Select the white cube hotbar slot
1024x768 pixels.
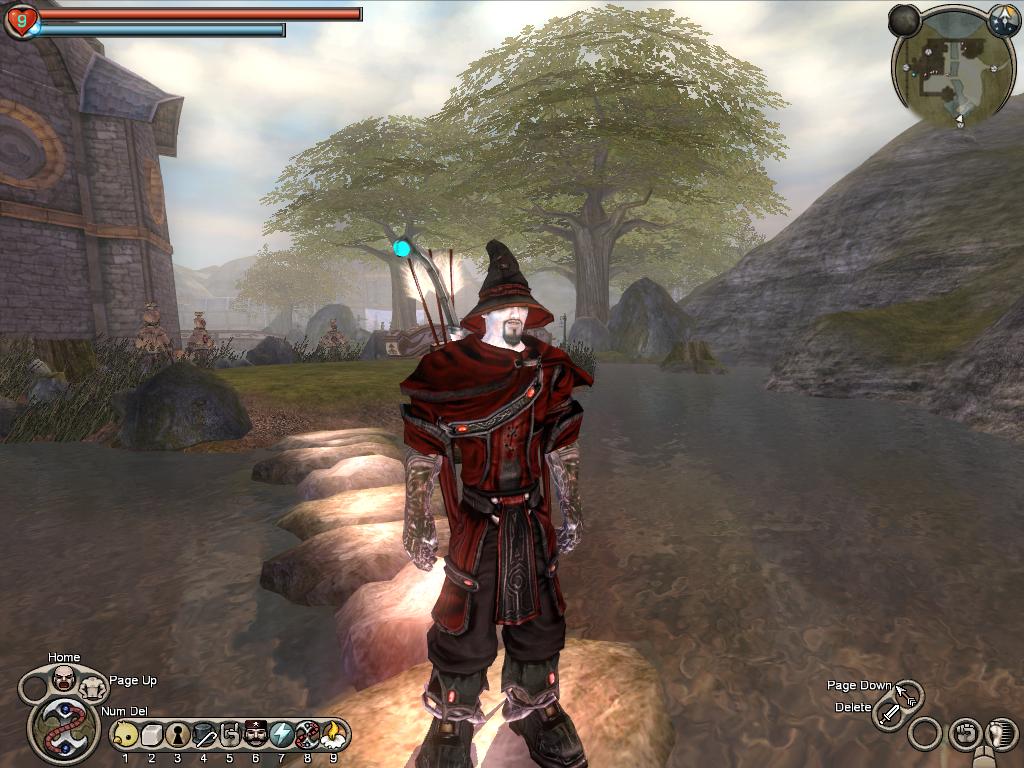tap(151, 736)
